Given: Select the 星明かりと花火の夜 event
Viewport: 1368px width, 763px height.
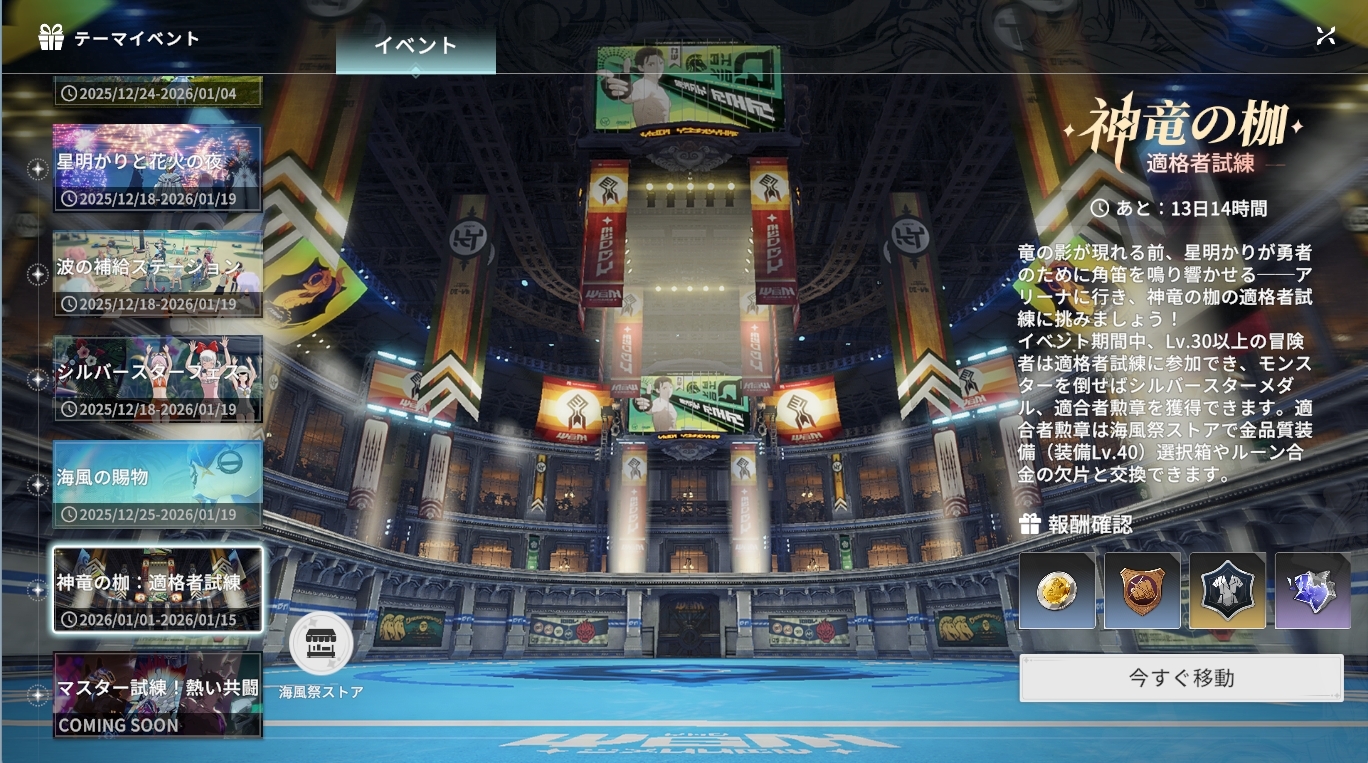Looking at the screenshot, I should point(158,168).
